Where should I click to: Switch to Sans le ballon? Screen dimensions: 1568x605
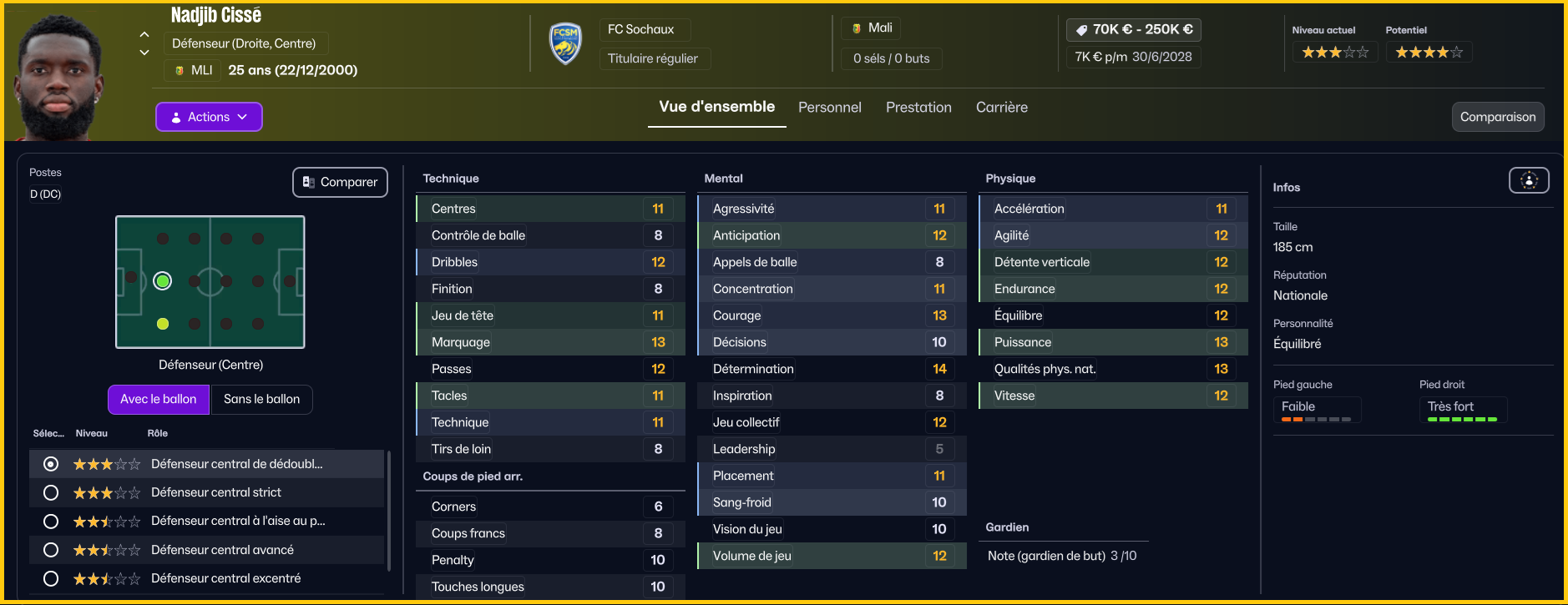pyautogui.click(x=261, y=399)
